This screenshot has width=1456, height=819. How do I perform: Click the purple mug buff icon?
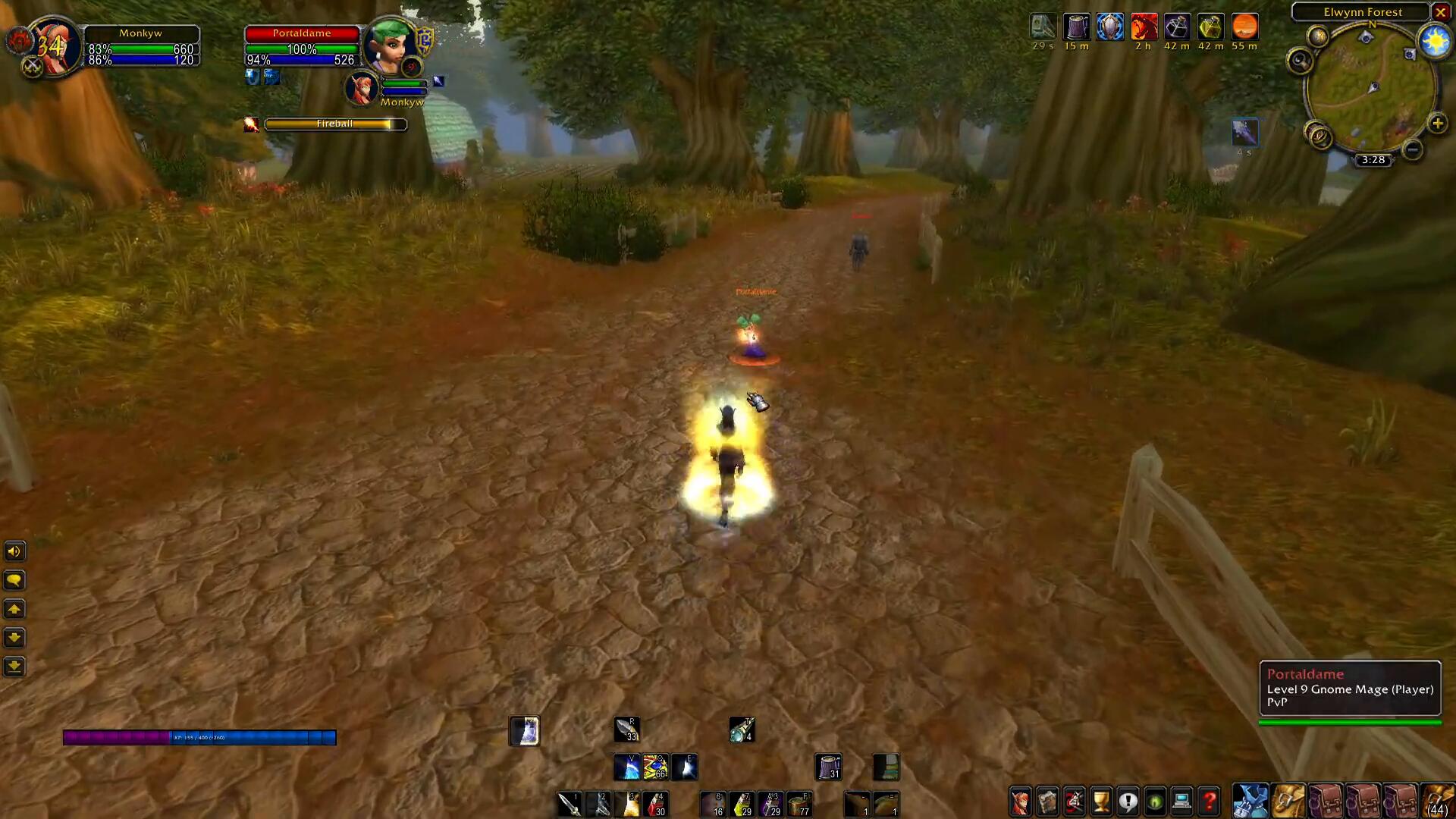click(x=1076, y=27)
